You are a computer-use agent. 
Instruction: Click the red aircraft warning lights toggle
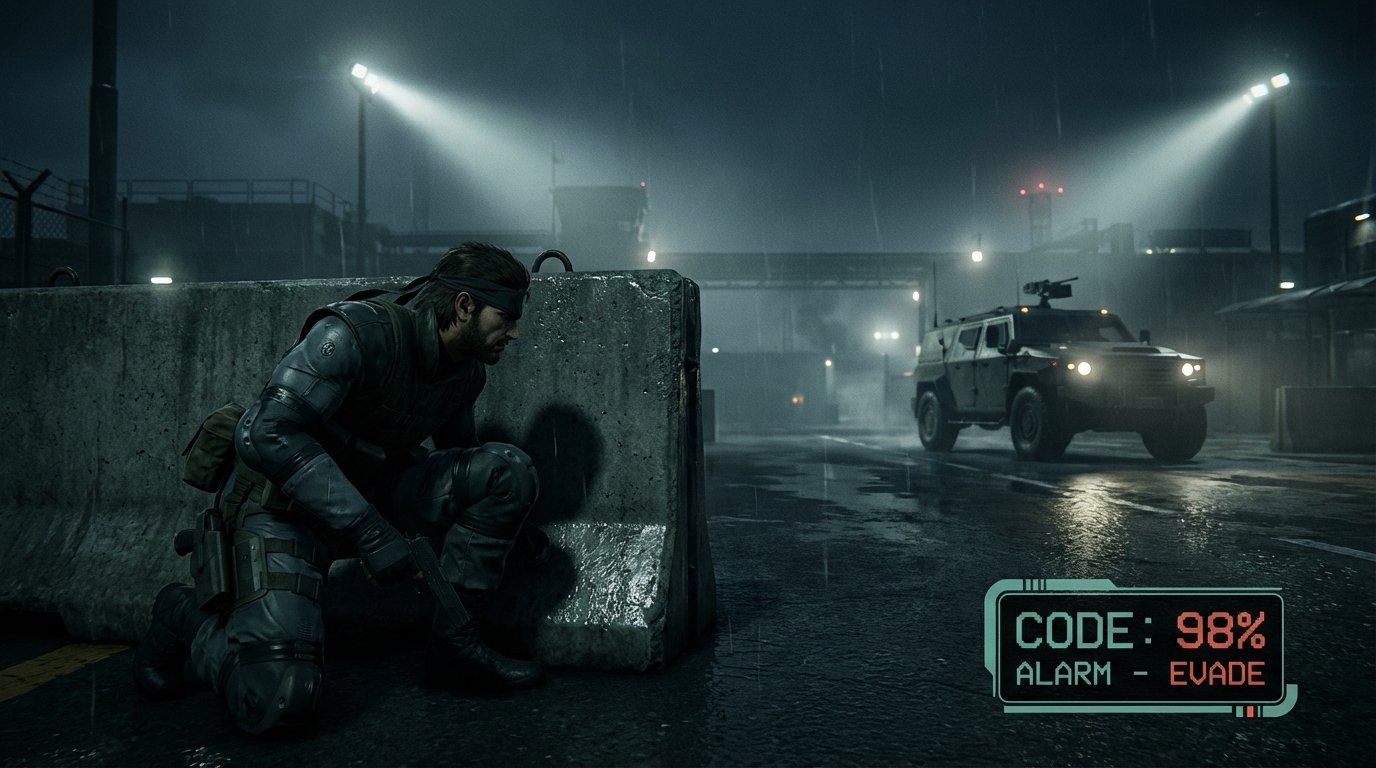tap(1040, 190)
